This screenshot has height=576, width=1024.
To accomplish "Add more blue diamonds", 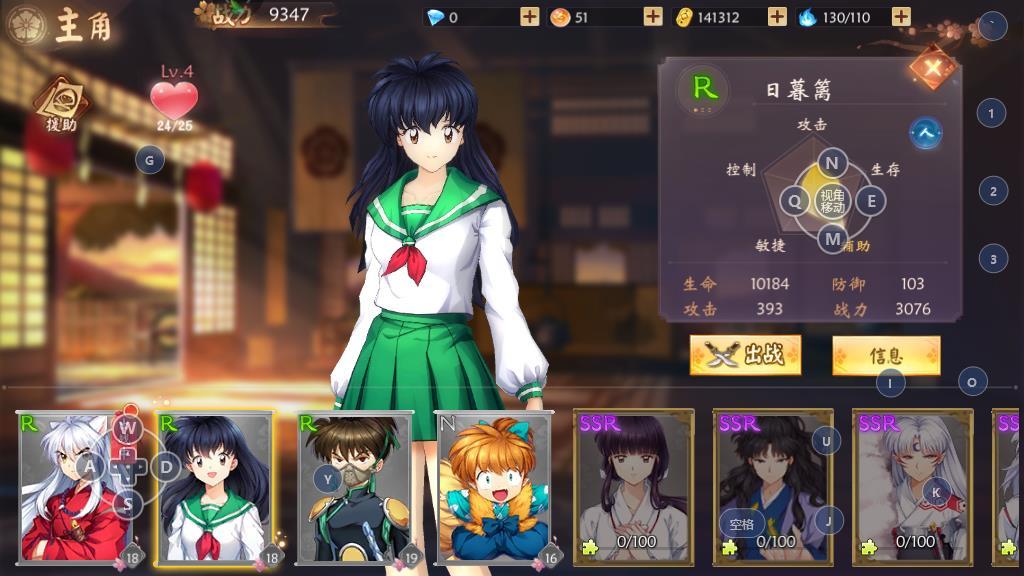I will [530, 17].
